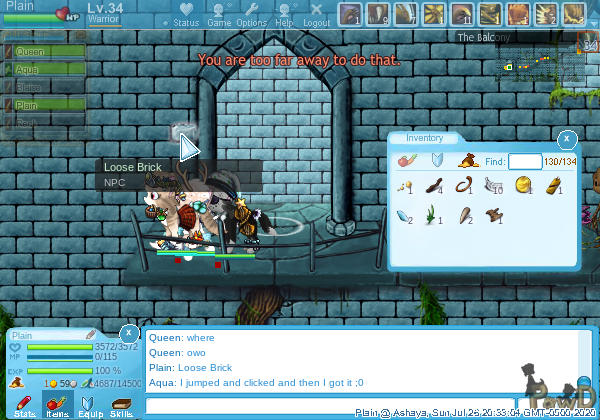The width and height of the screenshot is (600, 420).
Task: Select the gold coin item in inventory
Action: click(523, 185)
